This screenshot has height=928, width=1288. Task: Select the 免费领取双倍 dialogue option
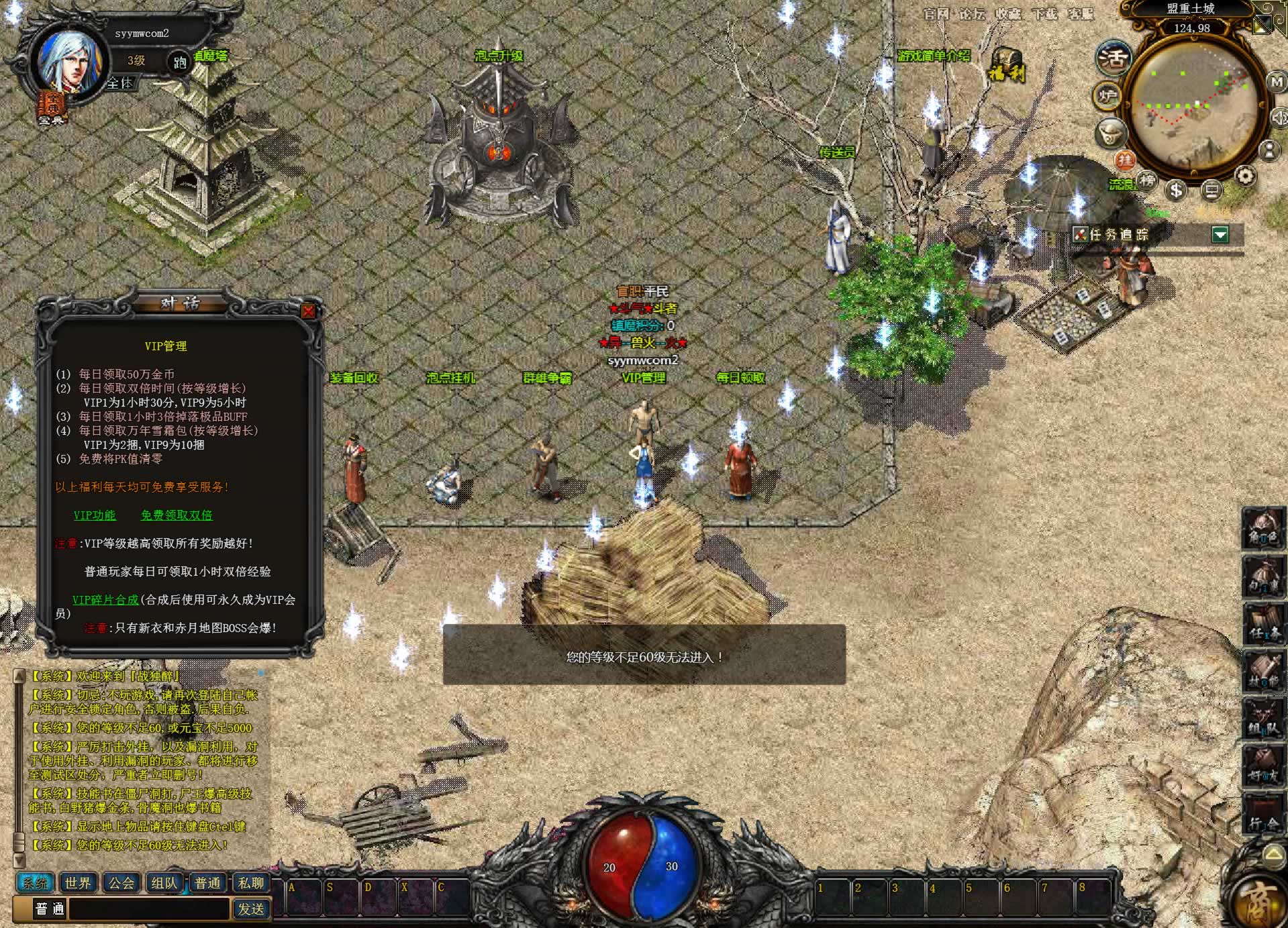[177, 515]
